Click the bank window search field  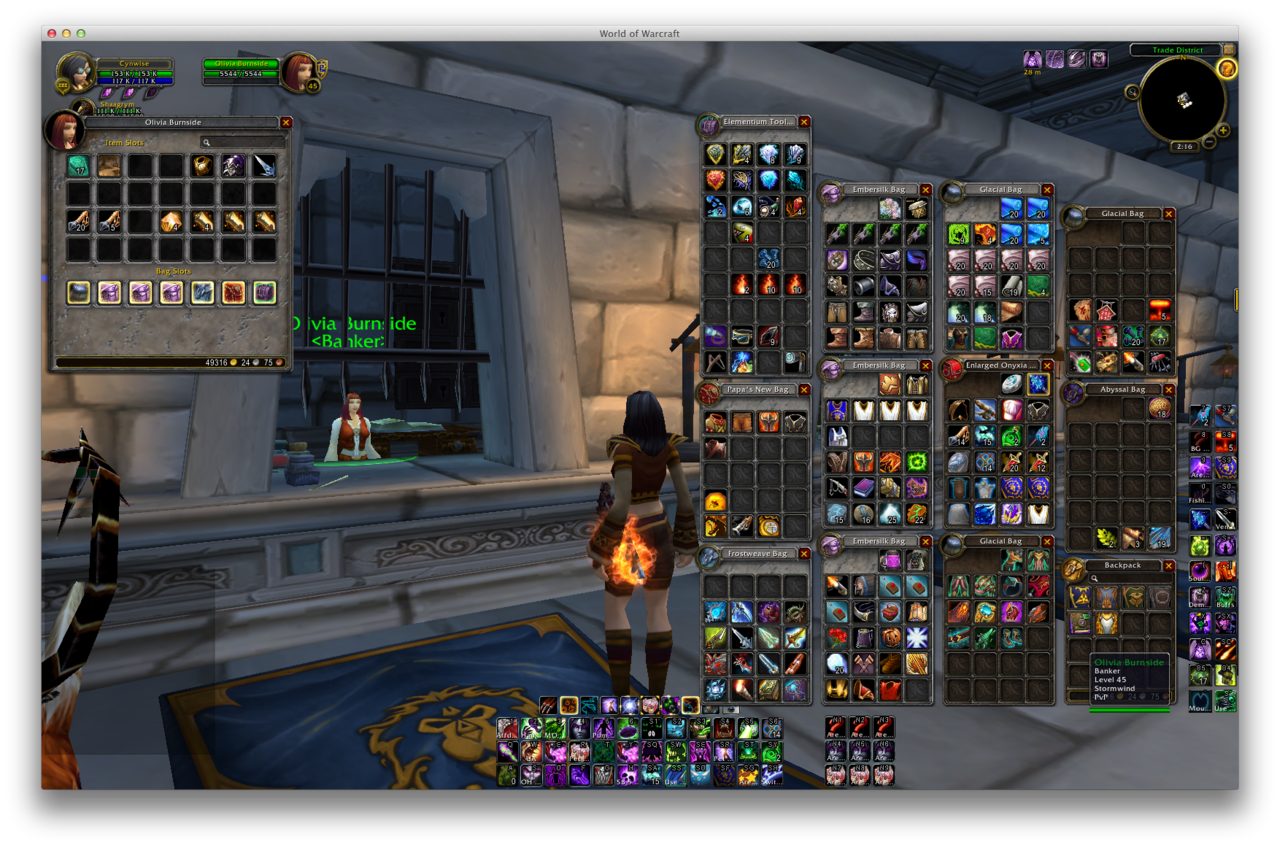coord(243,143)
